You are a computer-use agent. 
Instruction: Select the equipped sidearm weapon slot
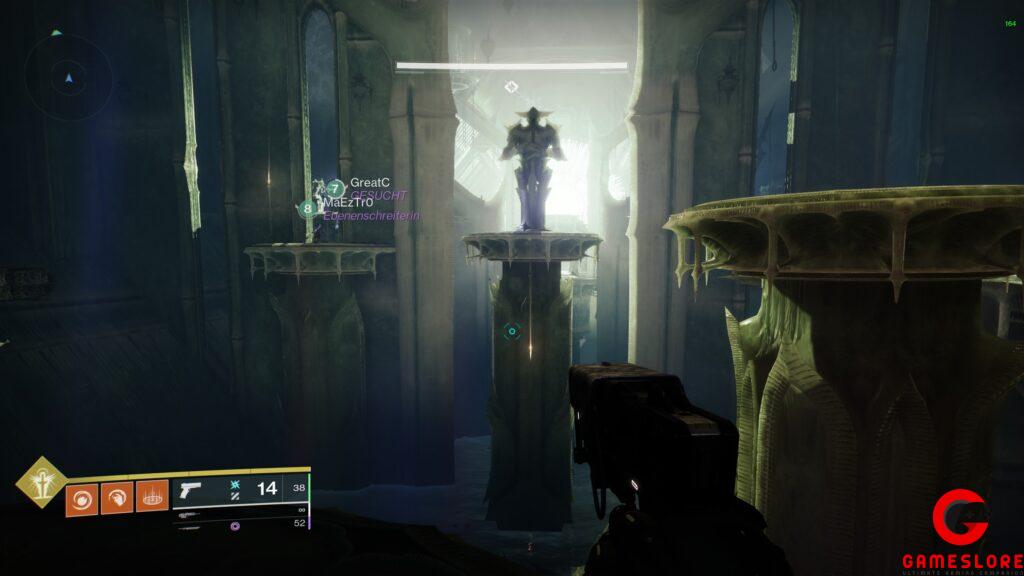(240, 489)
